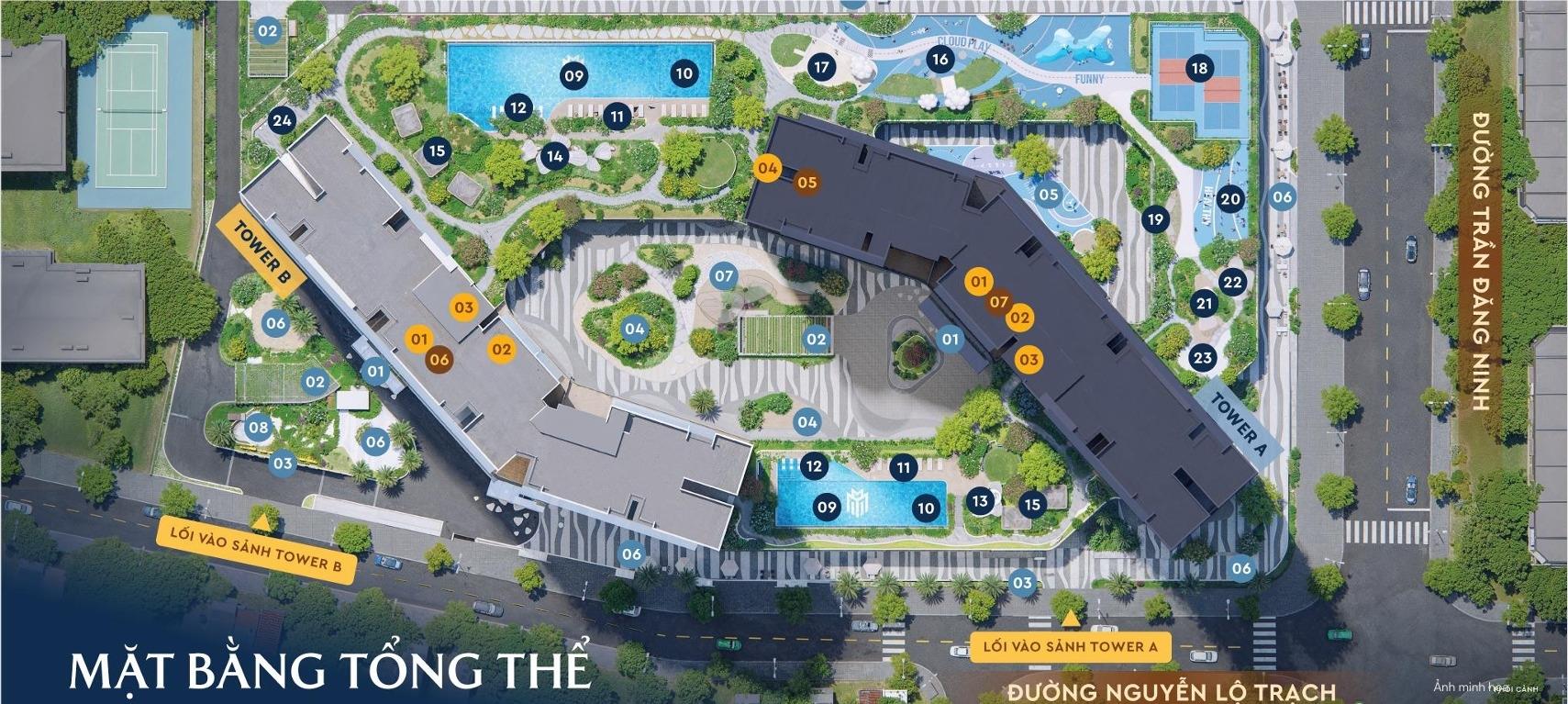
Task: Click map marker number 13 beside the pool
Action: [980, 500]
